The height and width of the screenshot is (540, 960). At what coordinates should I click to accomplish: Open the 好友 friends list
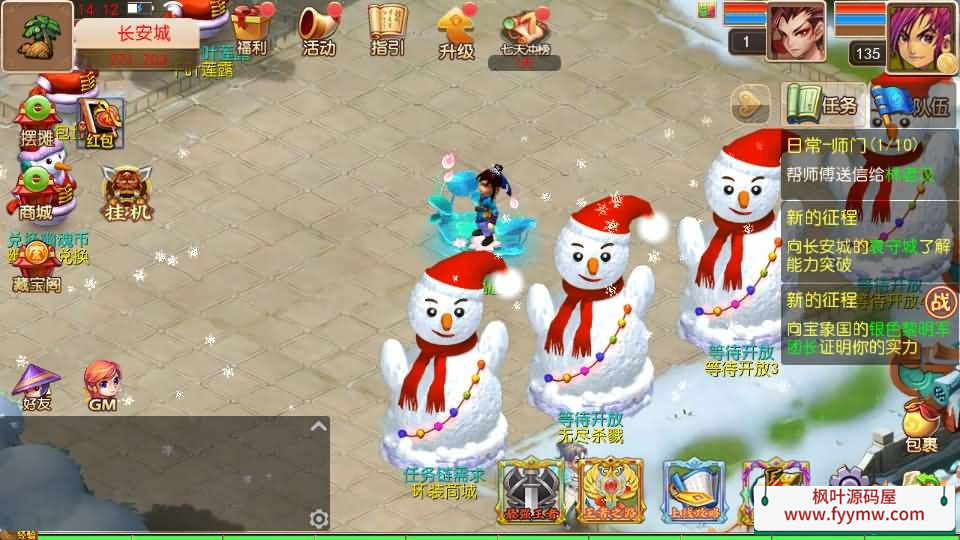click(36, 385)
